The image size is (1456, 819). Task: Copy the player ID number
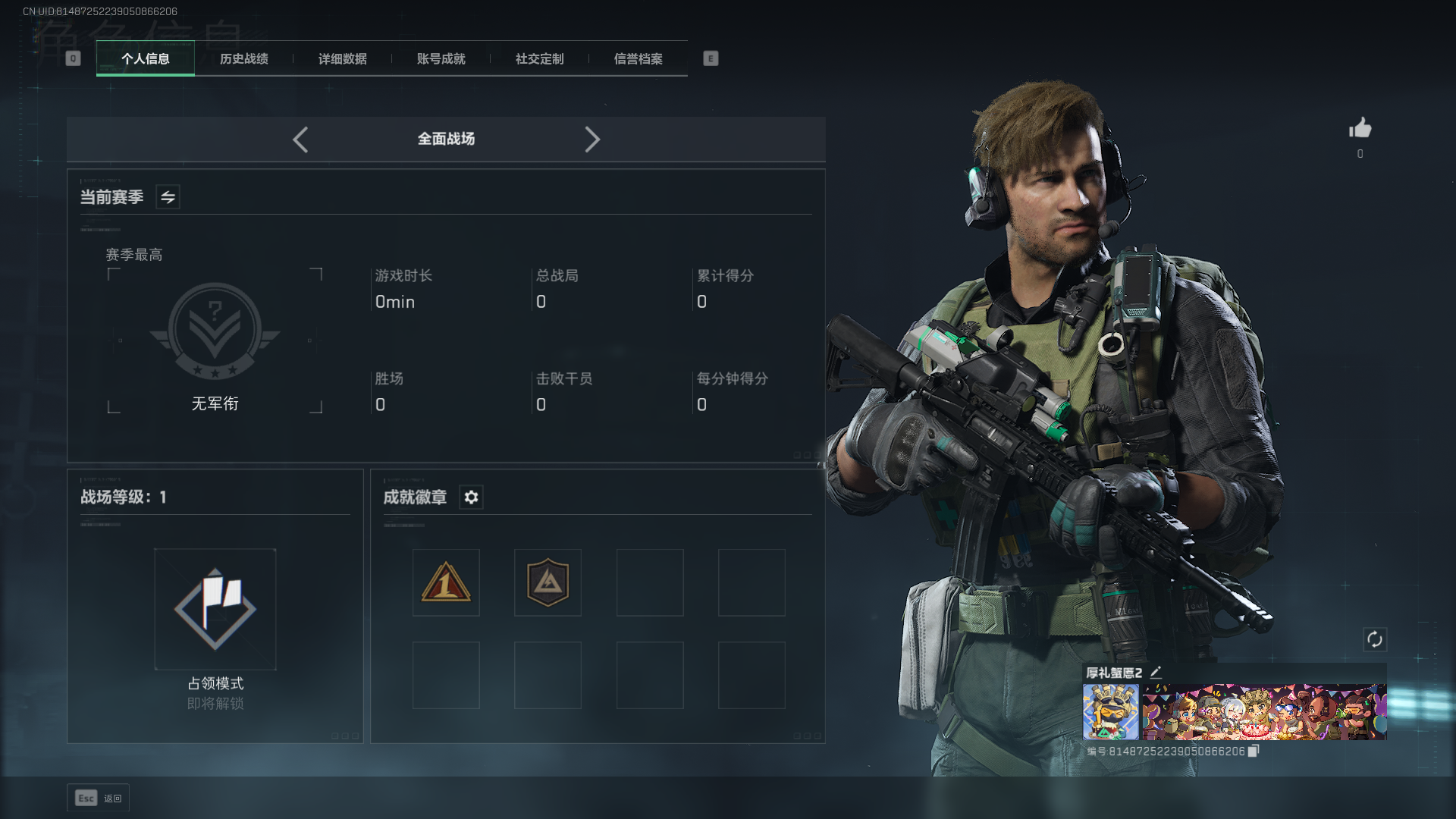[x=1254, y=751]
